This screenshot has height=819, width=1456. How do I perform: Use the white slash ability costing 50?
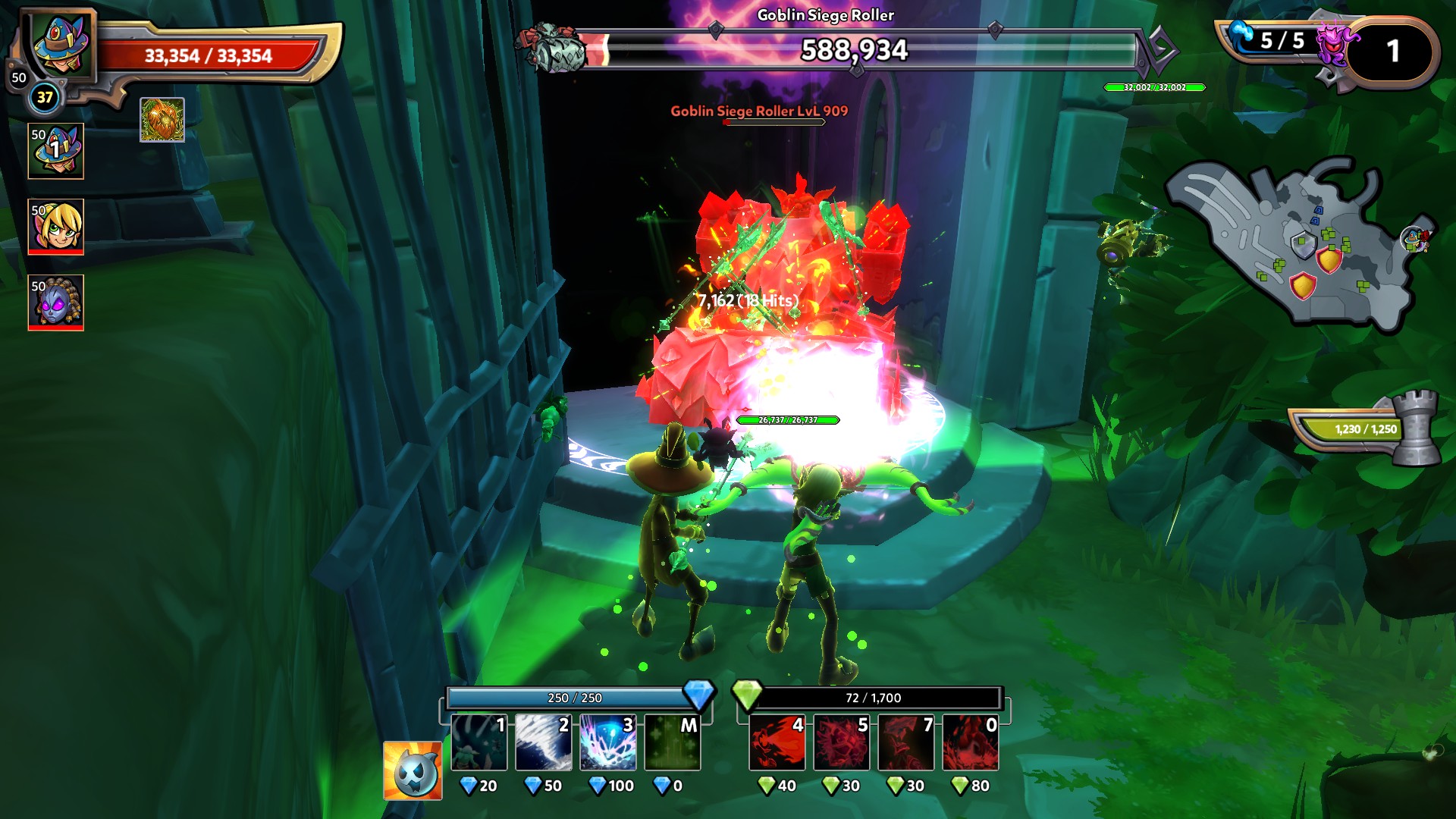[543, 742]
